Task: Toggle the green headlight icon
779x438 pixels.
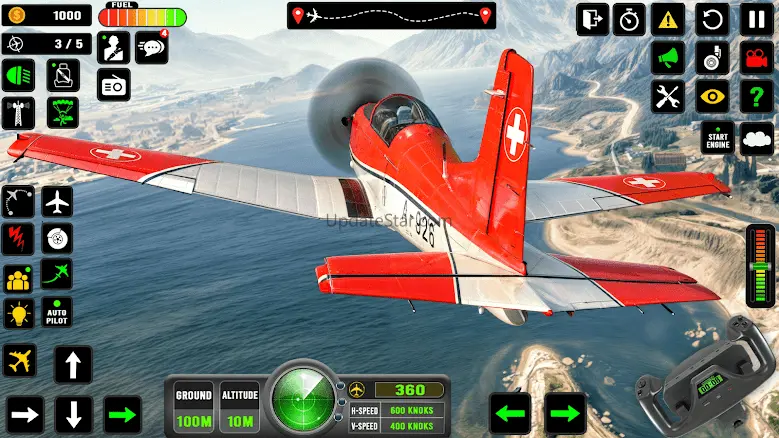Action: tap(18, 75)
